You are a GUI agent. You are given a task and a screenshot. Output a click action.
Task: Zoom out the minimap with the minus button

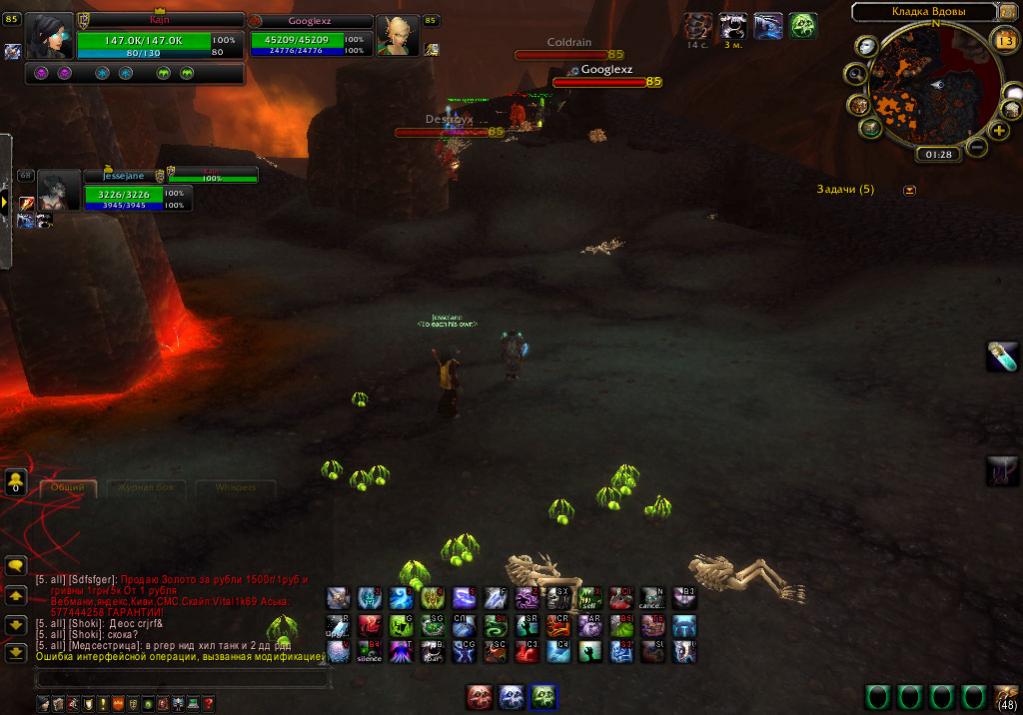(976, 147)
